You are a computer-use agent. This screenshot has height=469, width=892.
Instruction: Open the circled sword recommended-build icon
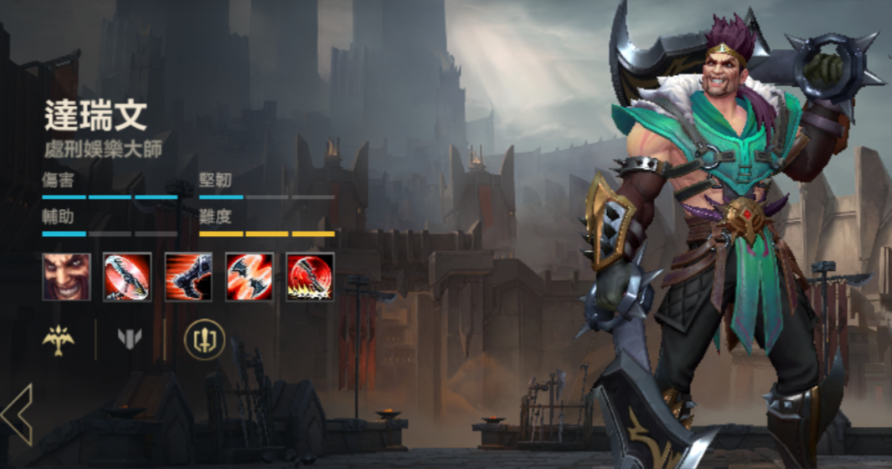click(x=205, y=339)
